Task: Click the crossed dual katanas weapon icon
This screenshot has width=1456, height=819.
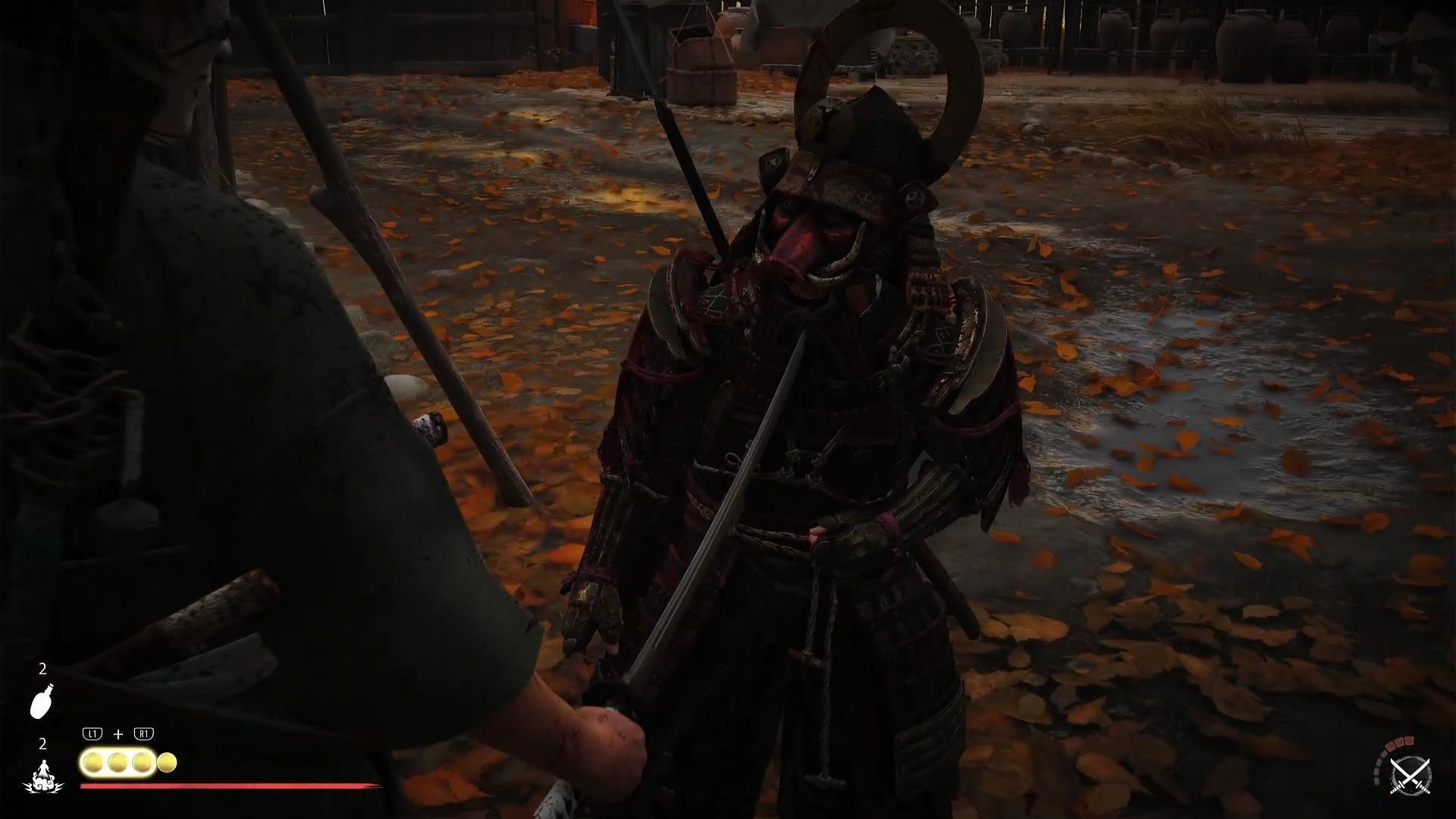Action: click(1410, 777)
